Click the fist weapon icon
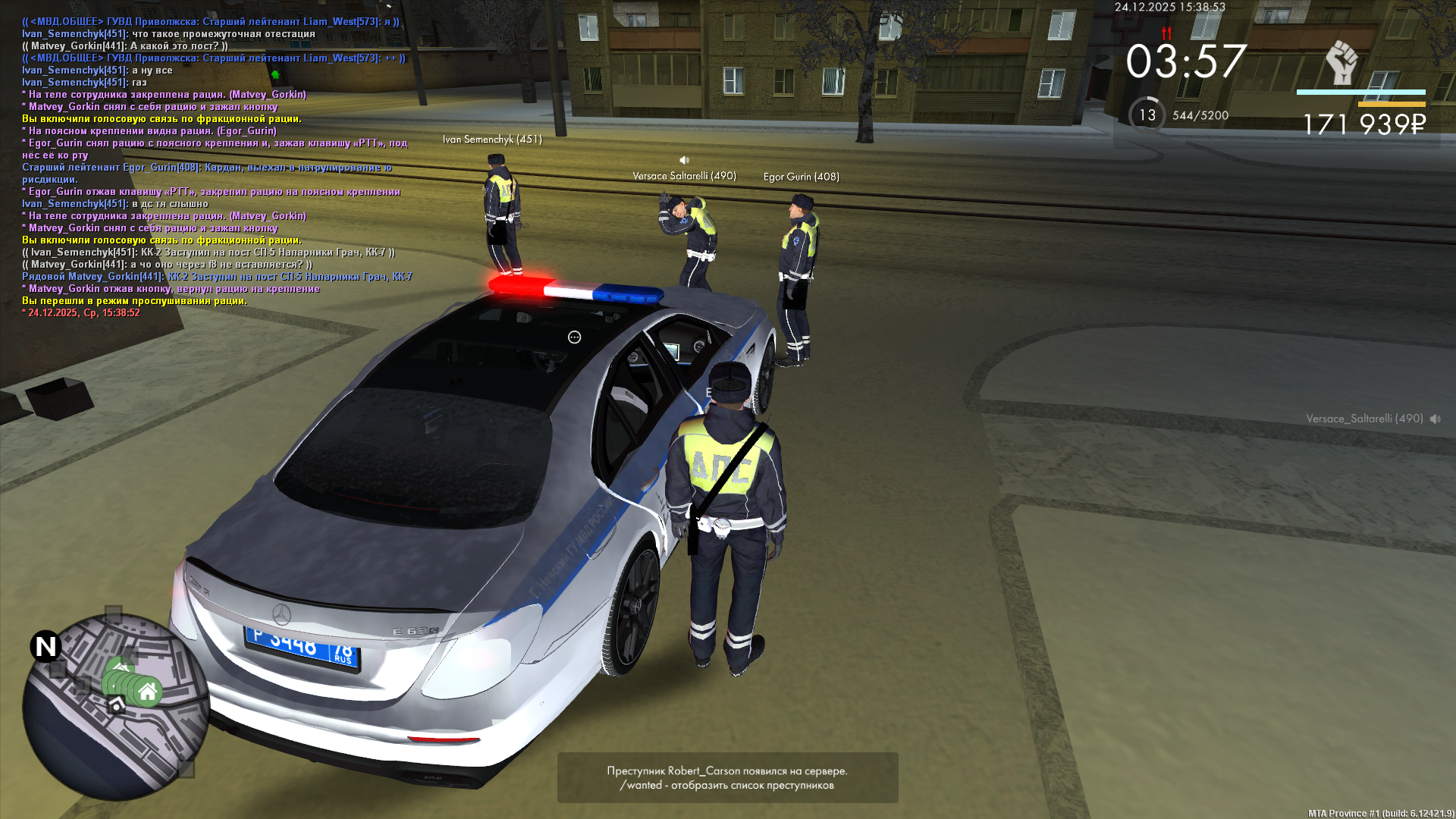This screenshot has height=819, width=1456. pos(1341,63)
